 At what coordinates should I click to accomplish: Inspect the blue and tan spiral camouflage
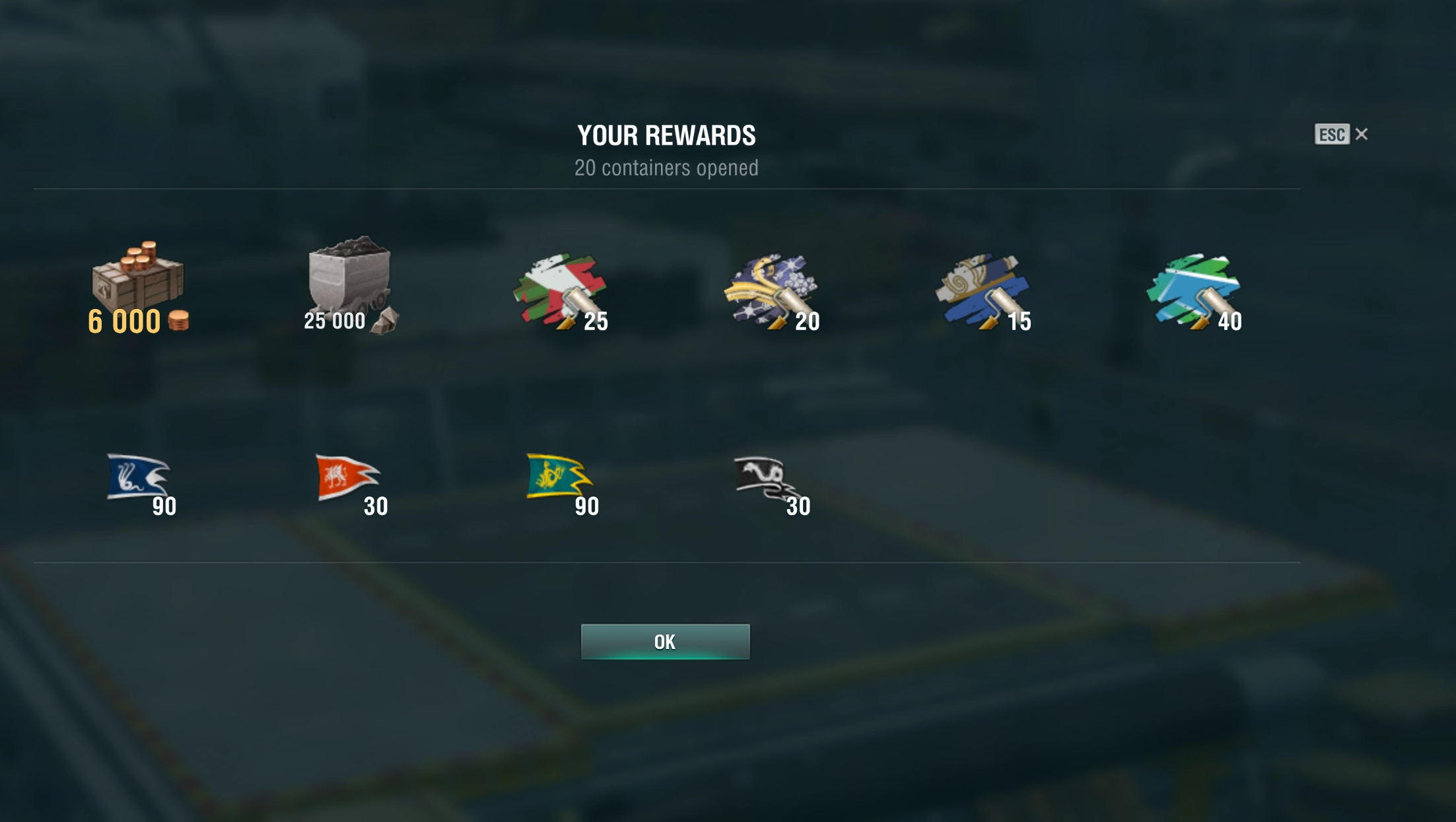983,289
